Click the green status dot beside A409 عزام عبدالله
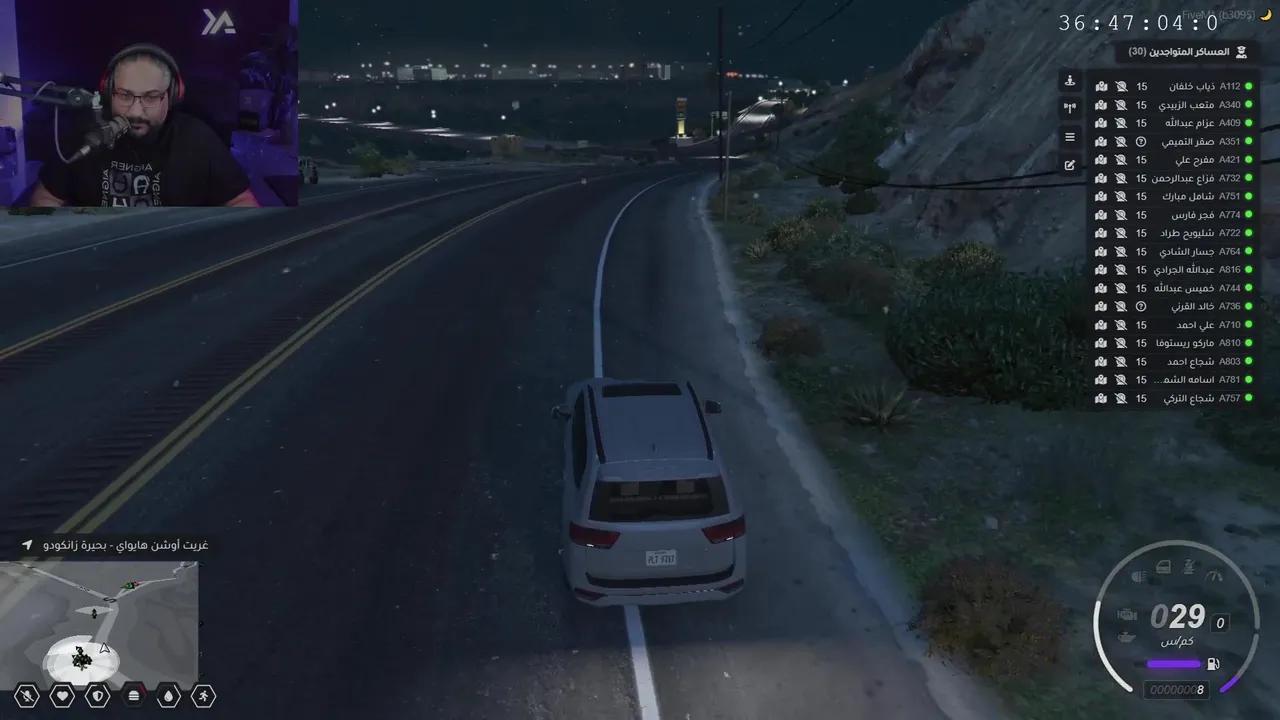The image size is (1280, 720). (x=1249, y=122)
